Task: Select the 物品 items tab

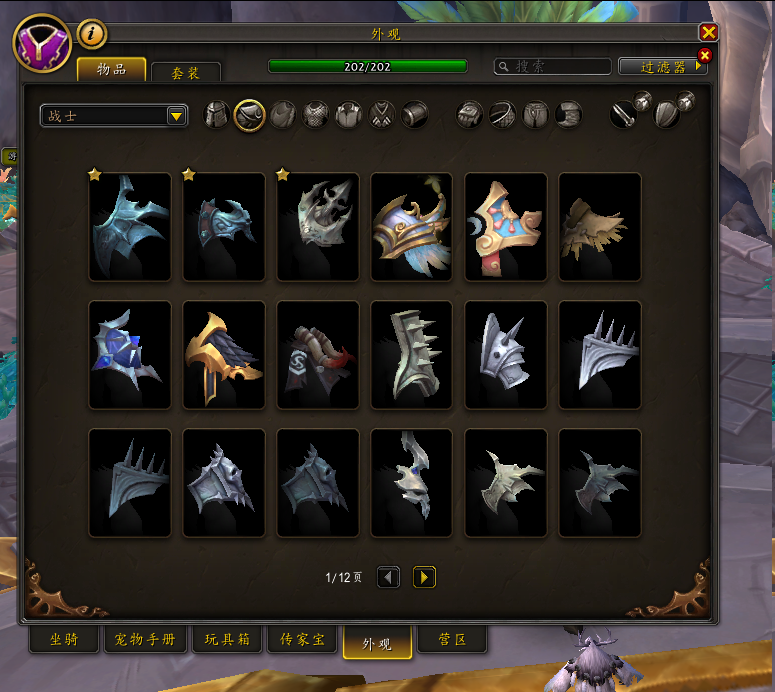Action: (x=111, y=69)
